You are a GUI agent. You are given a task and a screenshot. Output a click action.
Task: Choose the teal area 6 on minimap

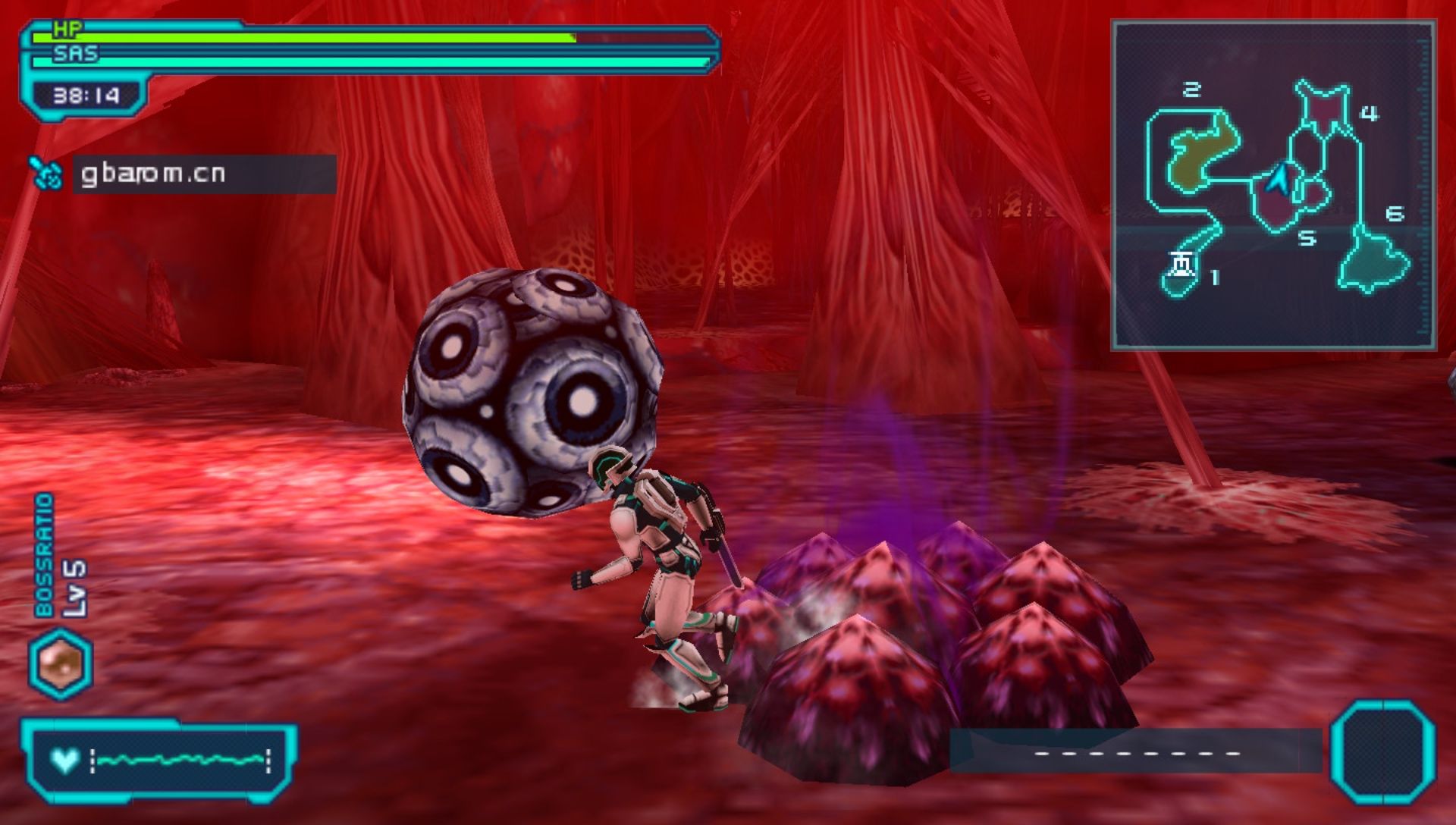[1374, 262]
